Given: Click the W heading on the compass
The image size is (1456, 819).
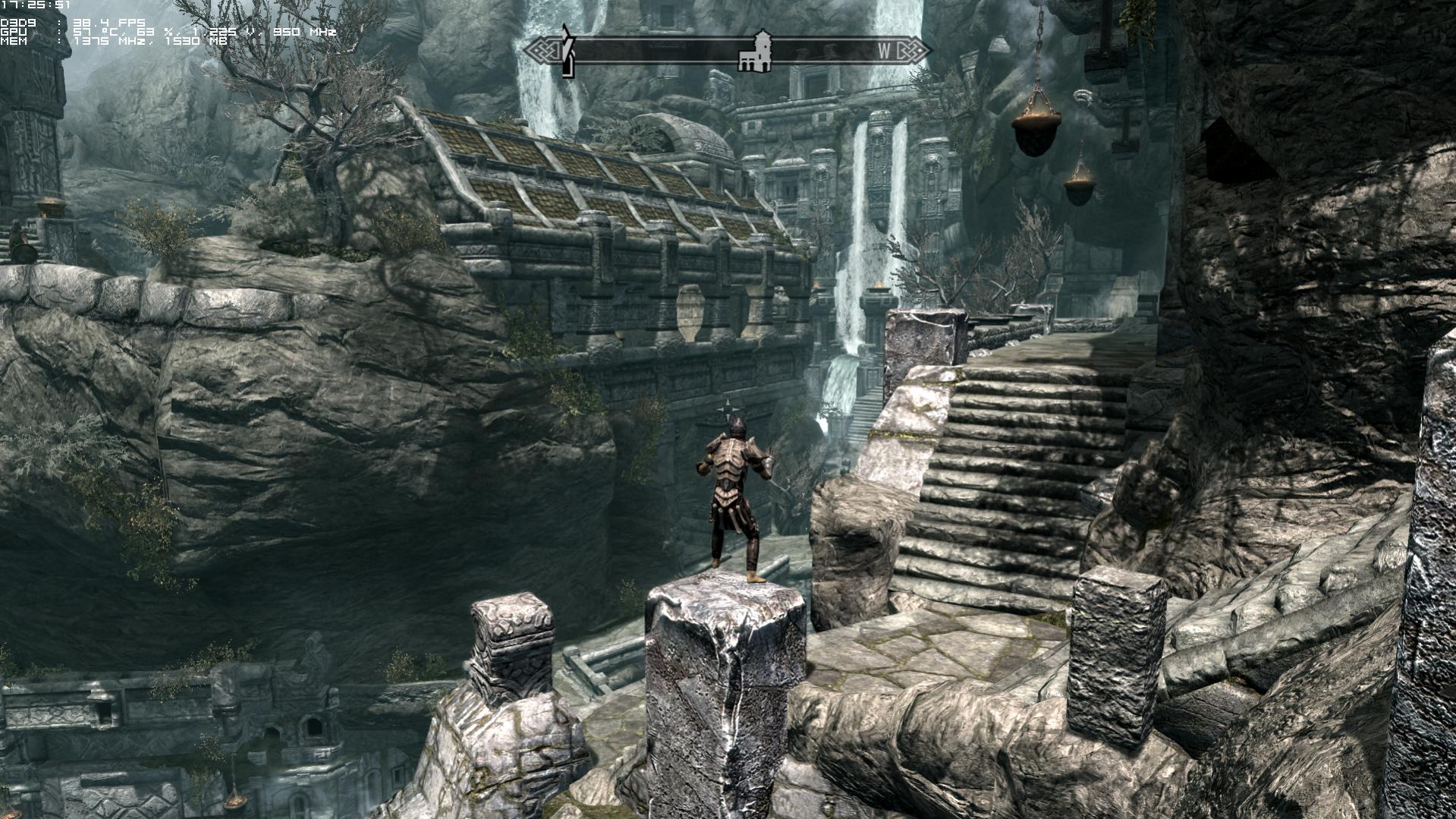Looking at the screenshot, I should tap(885, 52).
